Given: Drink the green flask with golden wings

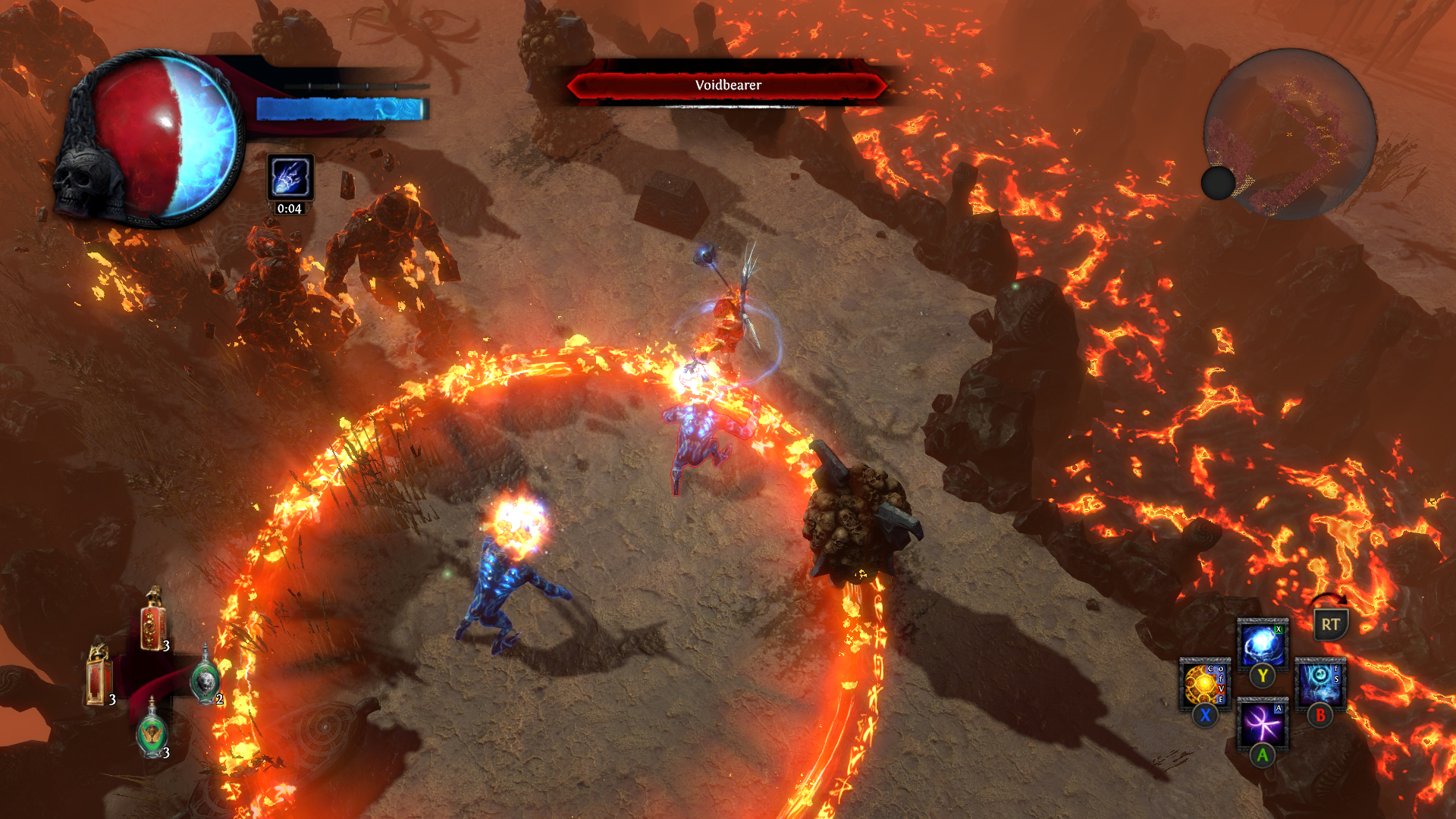Looking at the screenshot, I should coord(152,730).
